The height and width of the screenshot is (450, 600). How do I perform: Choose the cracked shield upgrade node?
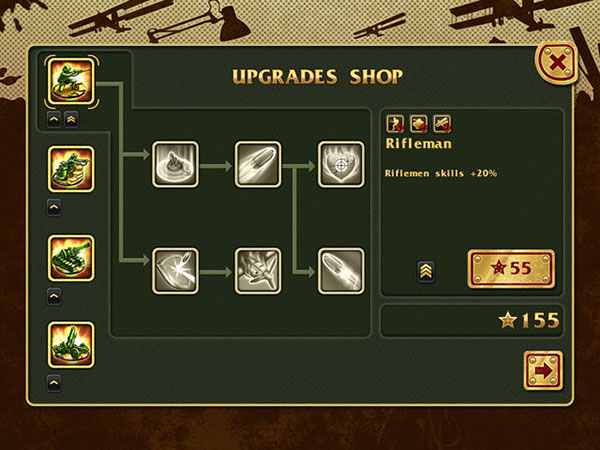click(x=175, y=268)
